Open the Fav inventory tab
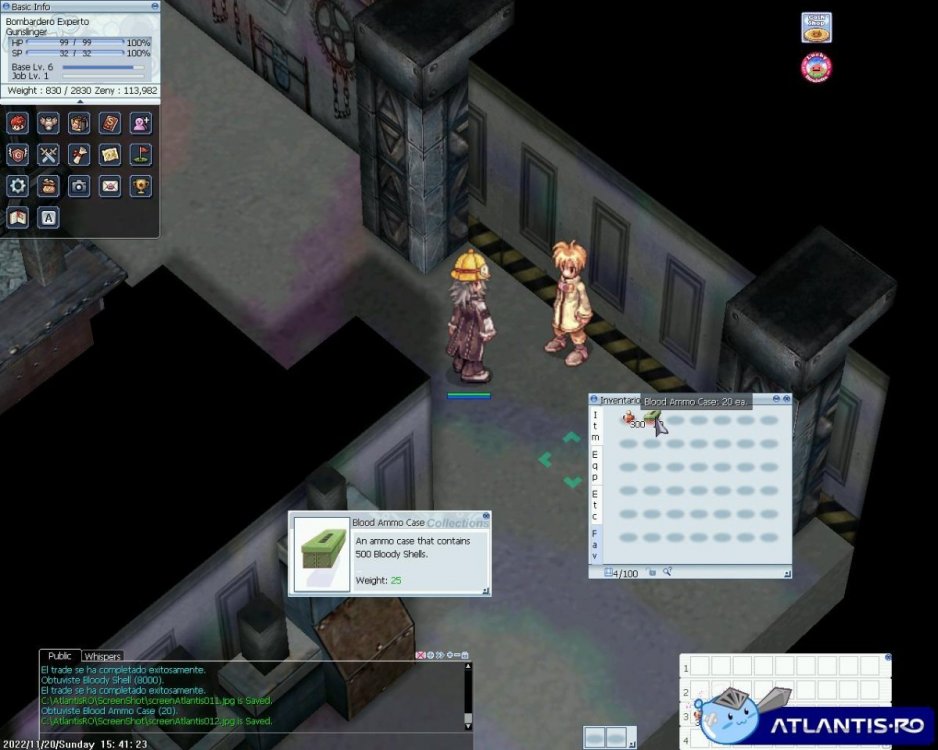Viewport: 938px width, 750px height. pyautogui.click(x=595, y=544)
